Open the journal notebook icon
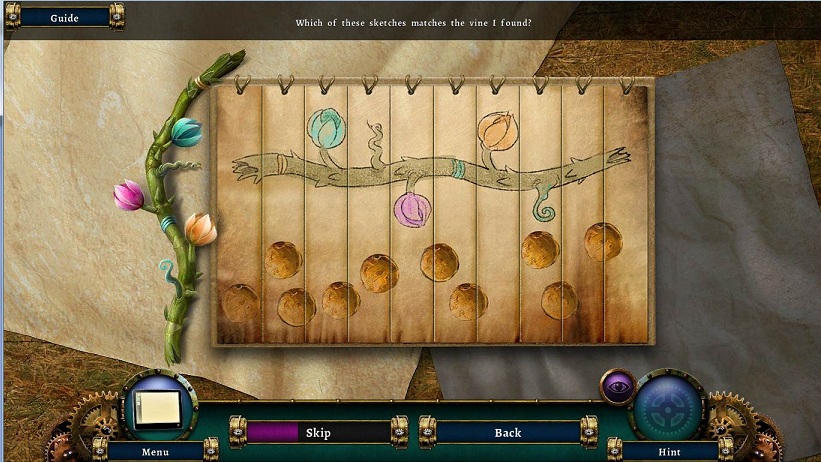This screenshot has height=462, width=821. (x=158, y=408)
